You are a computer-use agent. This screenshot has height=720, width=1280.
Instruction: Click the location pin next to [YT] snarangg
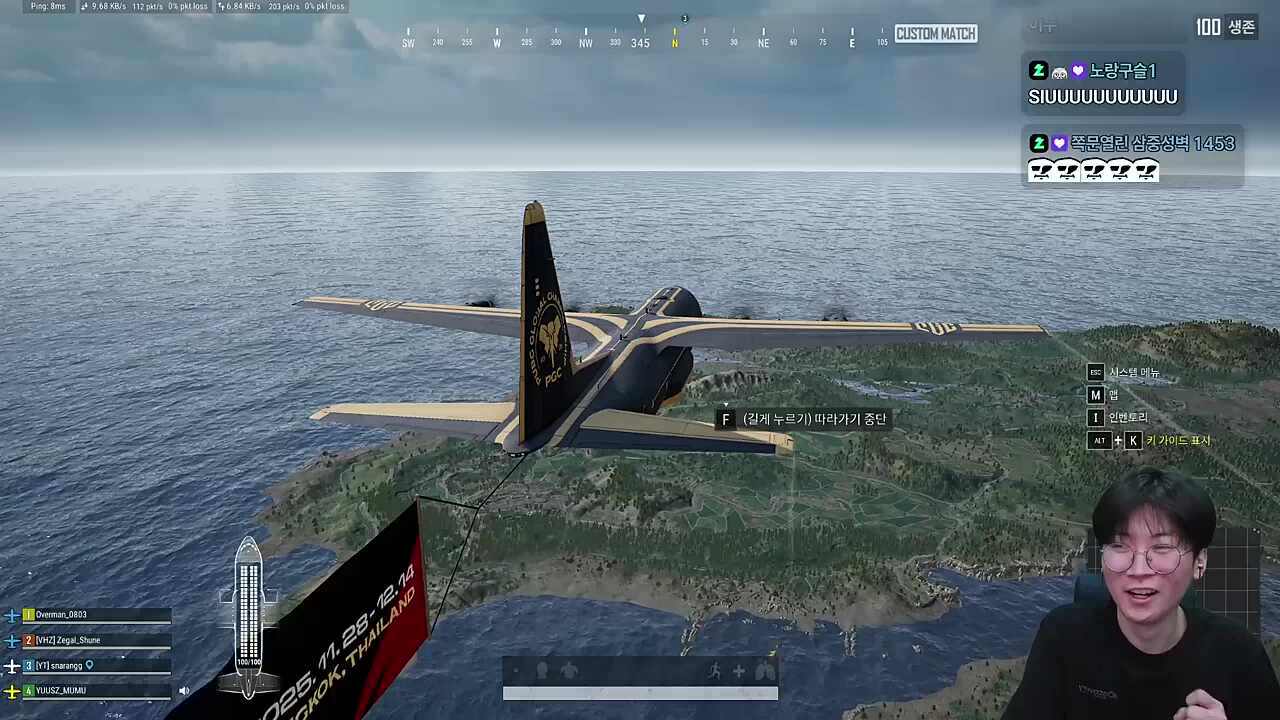89,665
